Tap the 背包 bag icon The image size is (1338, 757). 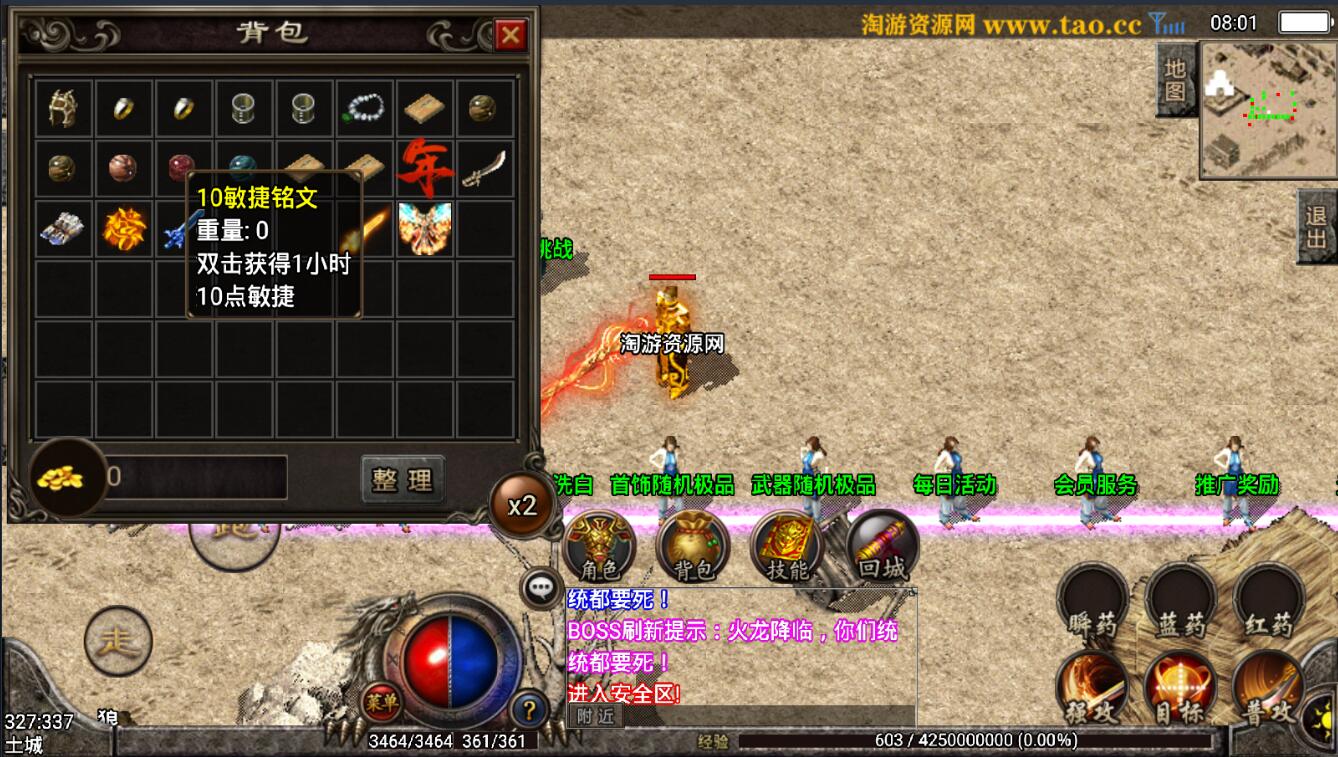pos(693,547)
